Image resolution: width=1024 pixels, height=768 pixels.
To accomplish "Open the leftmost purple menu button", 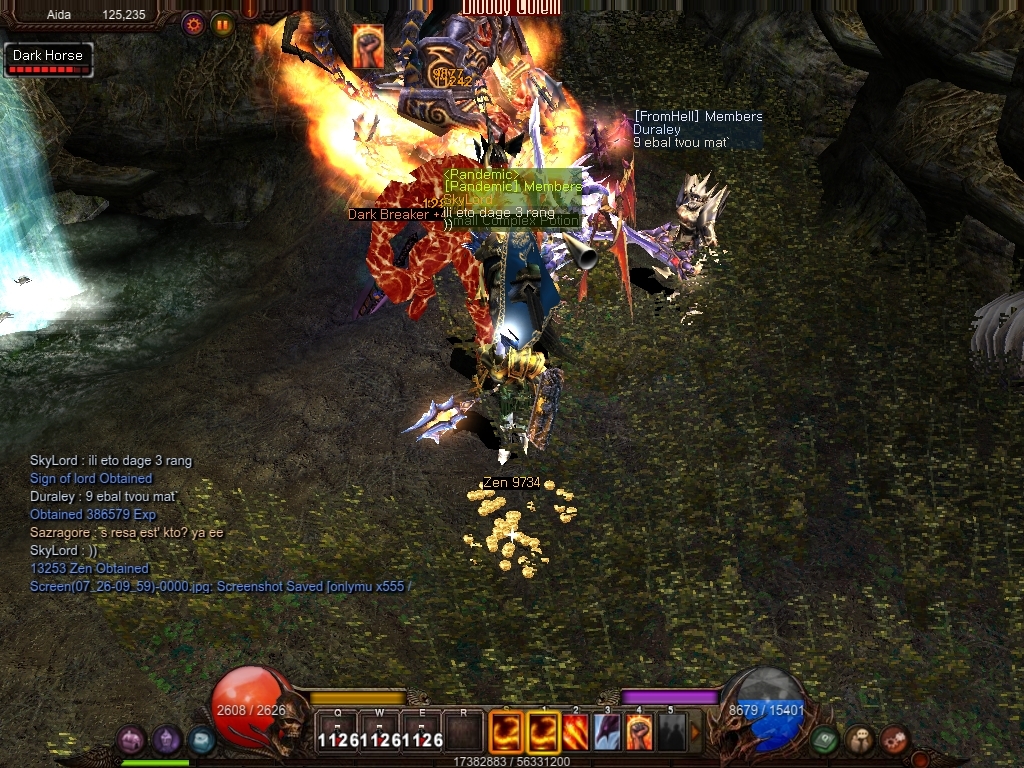I will [132, 740].
